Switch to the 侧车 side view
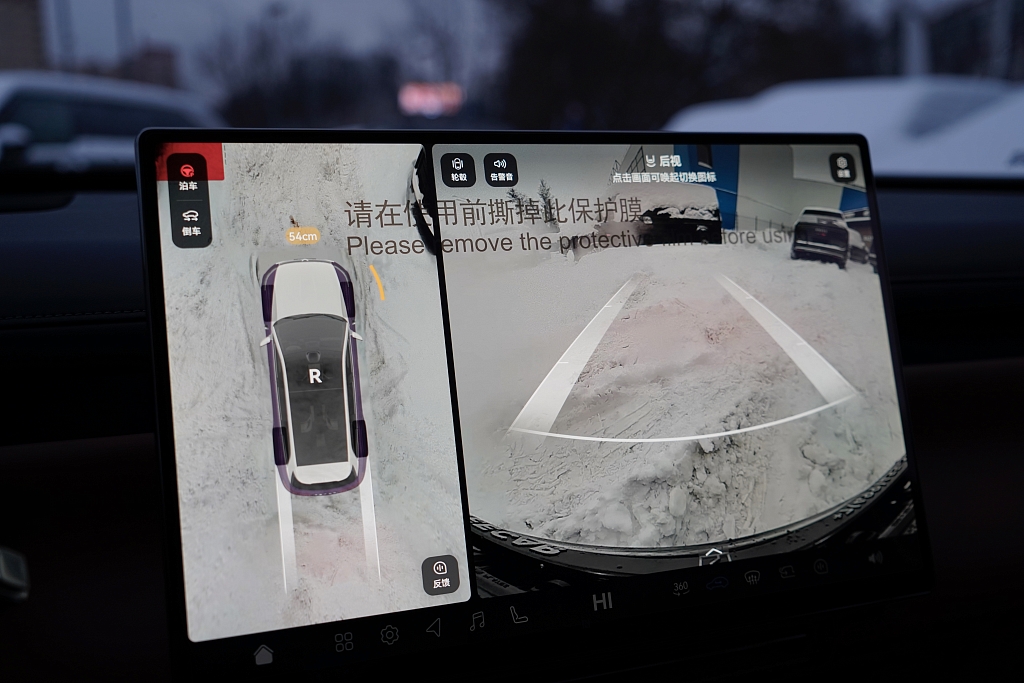The height and width of the screenshot is (683, 1024). pyautogui.click(x=191, y=221)
